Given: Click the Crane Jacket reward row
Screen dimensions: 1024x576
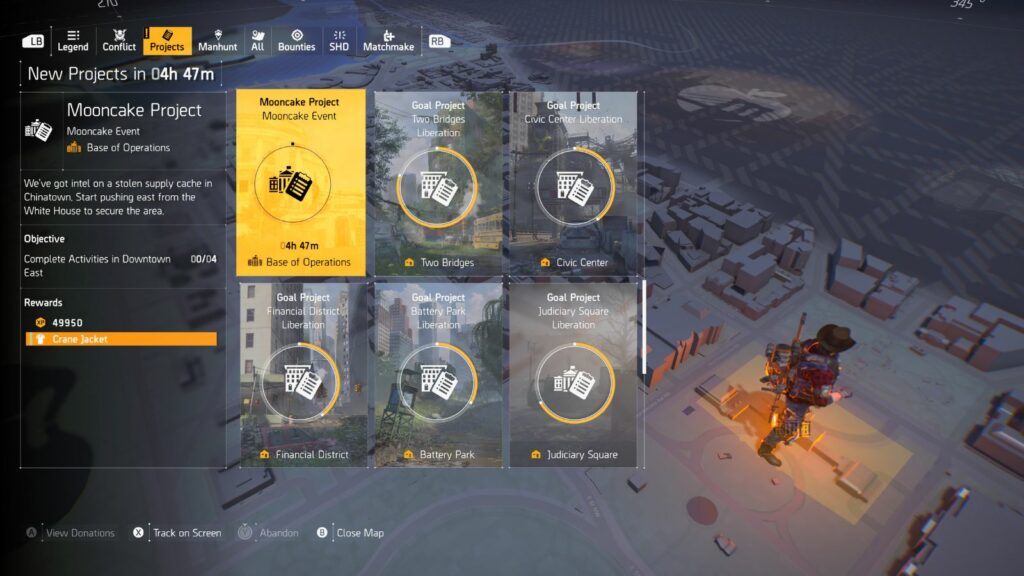Looking at the screenshot, I should tap(121, 339).
